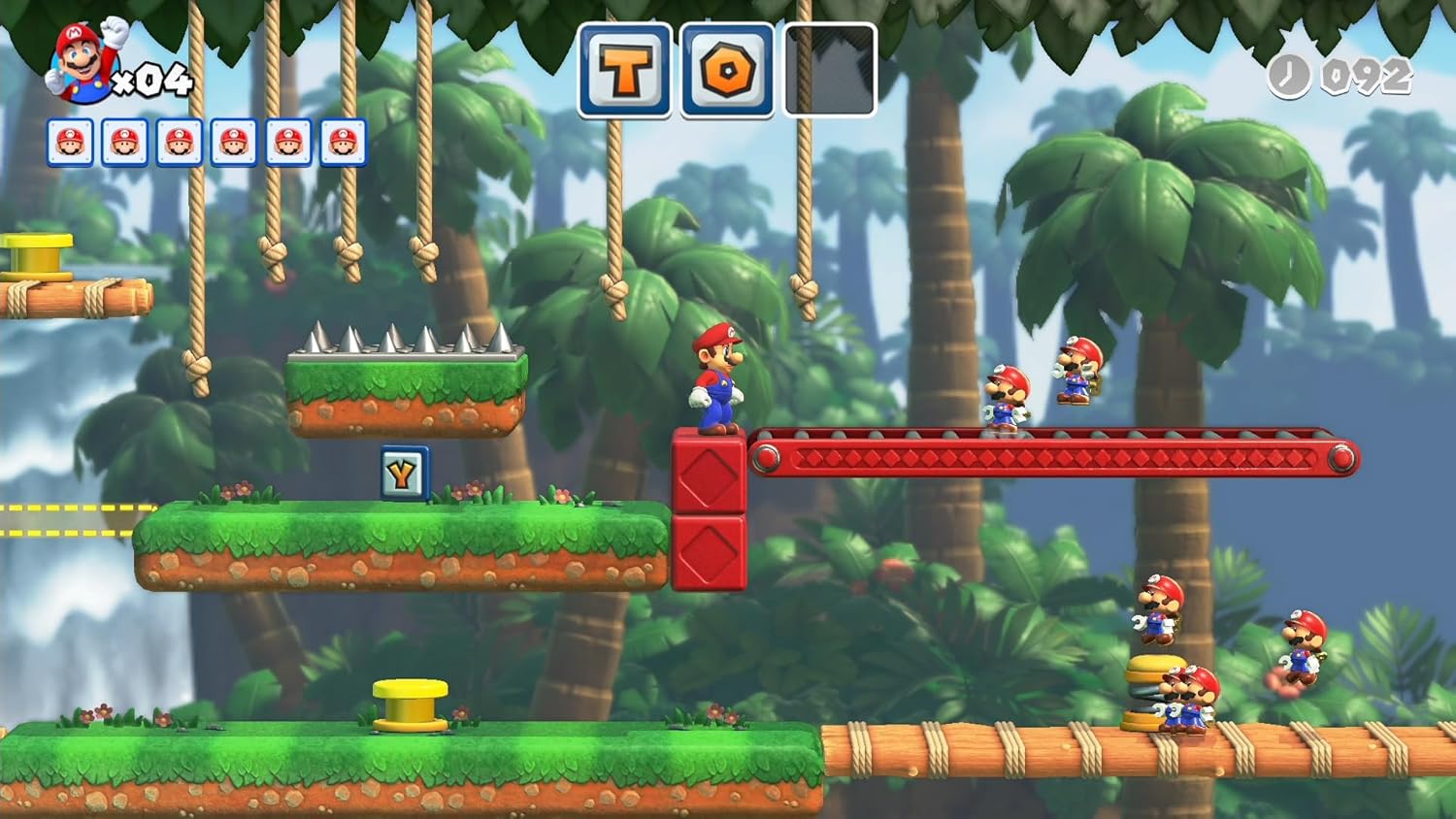Open the red diamond block under Mario

pyautogui.click(x=708, y=473)
